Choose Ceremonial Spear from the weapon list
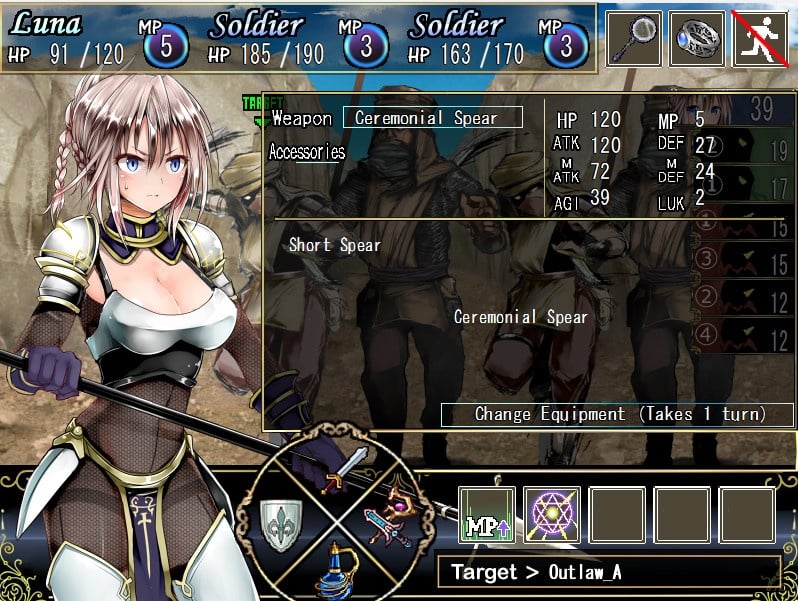The height and width of the screenshot is (601, 798). [520, 317]
